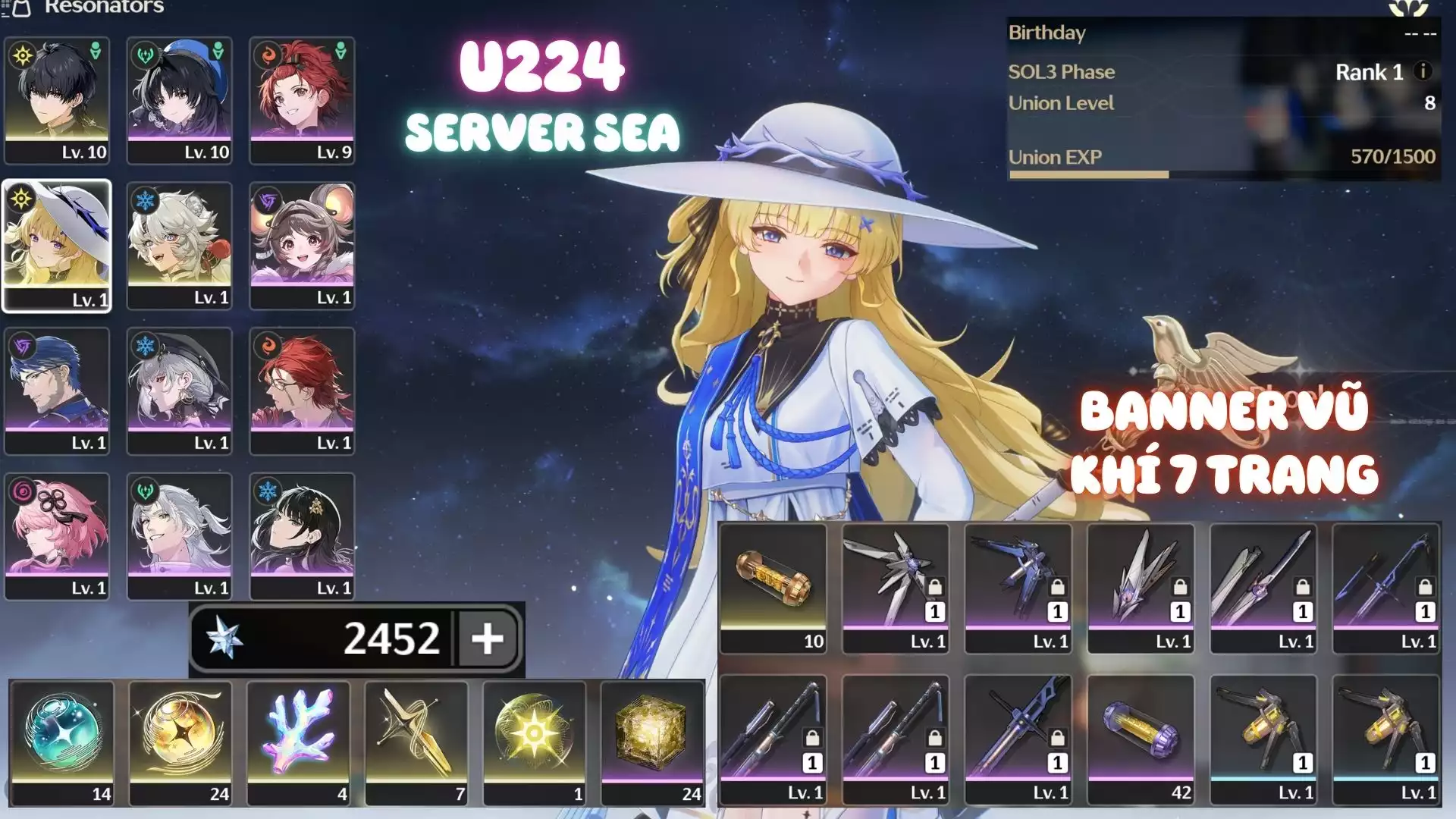1456x819 pixels.
Task: Choose the golden orb item with count 24
Action: (180, 741)
